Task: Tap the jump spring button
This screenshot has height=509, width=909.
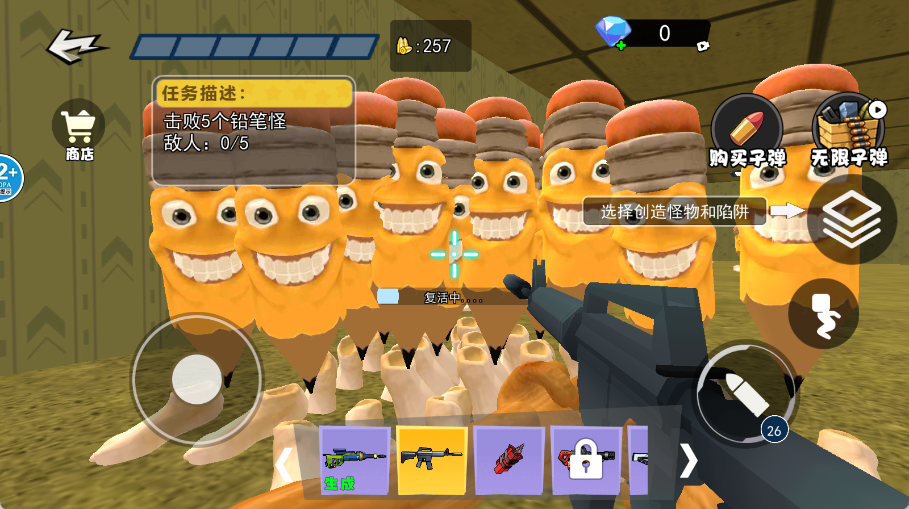Action: (x=823, y=314)
